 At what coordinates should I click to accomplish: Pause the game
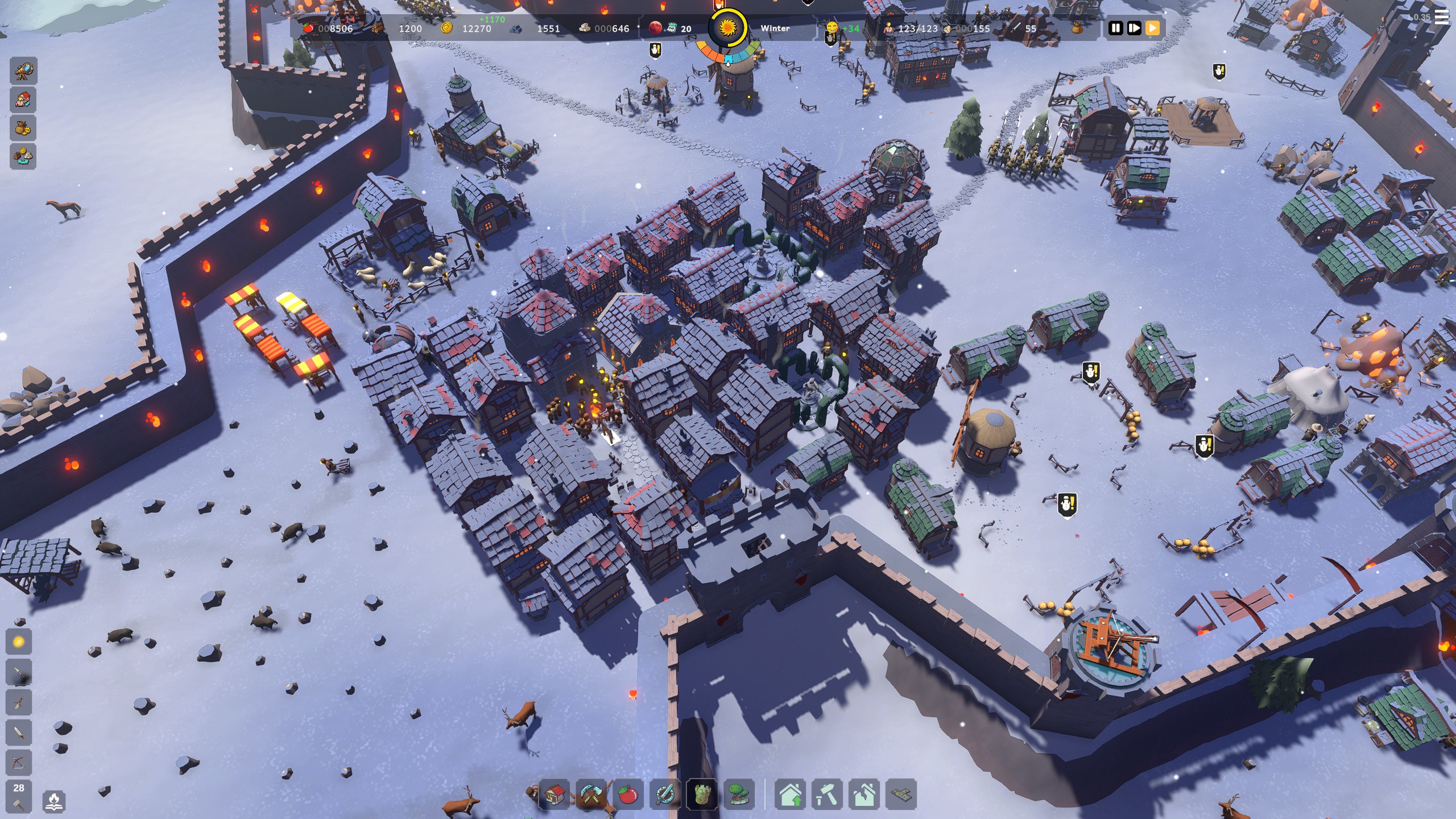pyautogui.click(x=1115, y=28)
